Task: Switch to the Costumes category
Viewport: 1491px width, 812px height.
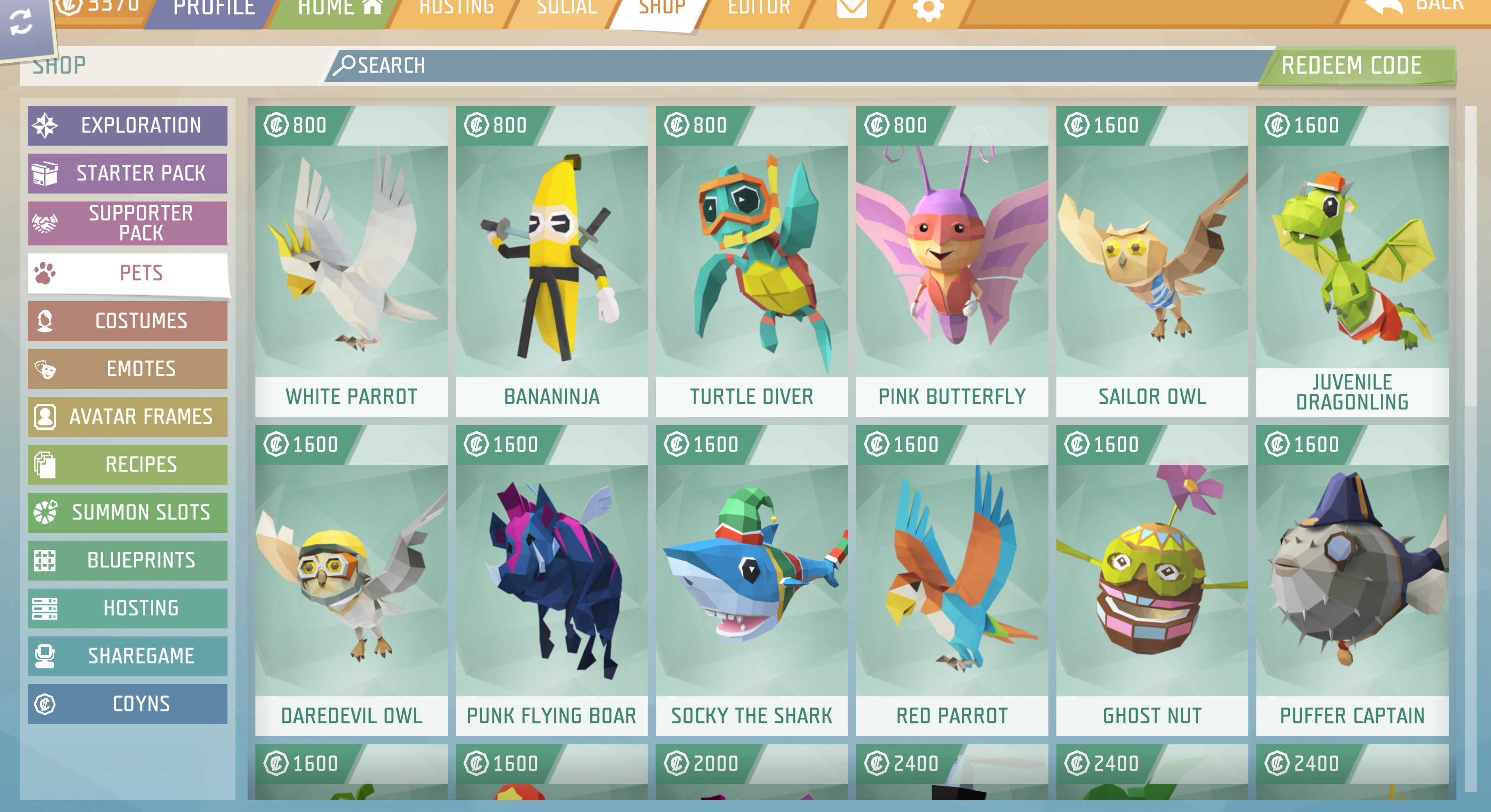Action: (x=127, y=321)
